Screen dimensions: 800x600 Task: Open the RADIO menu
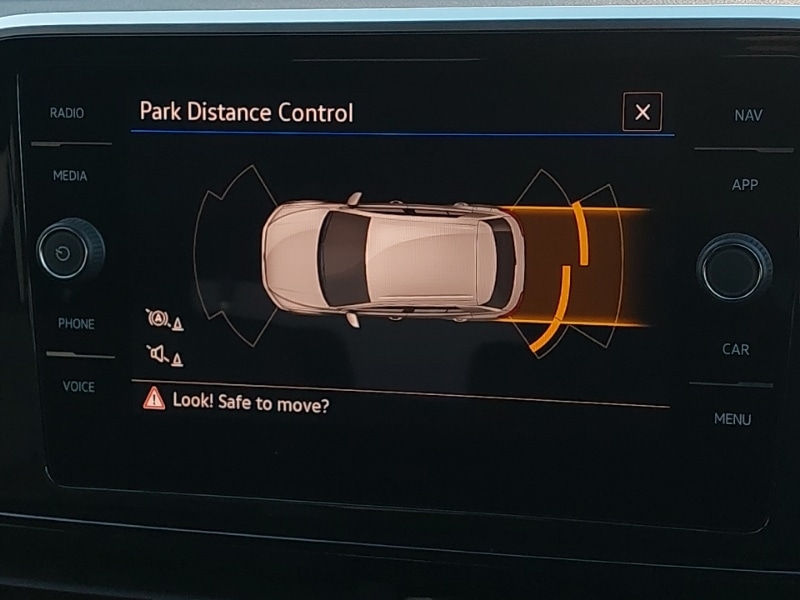[67, 113]
